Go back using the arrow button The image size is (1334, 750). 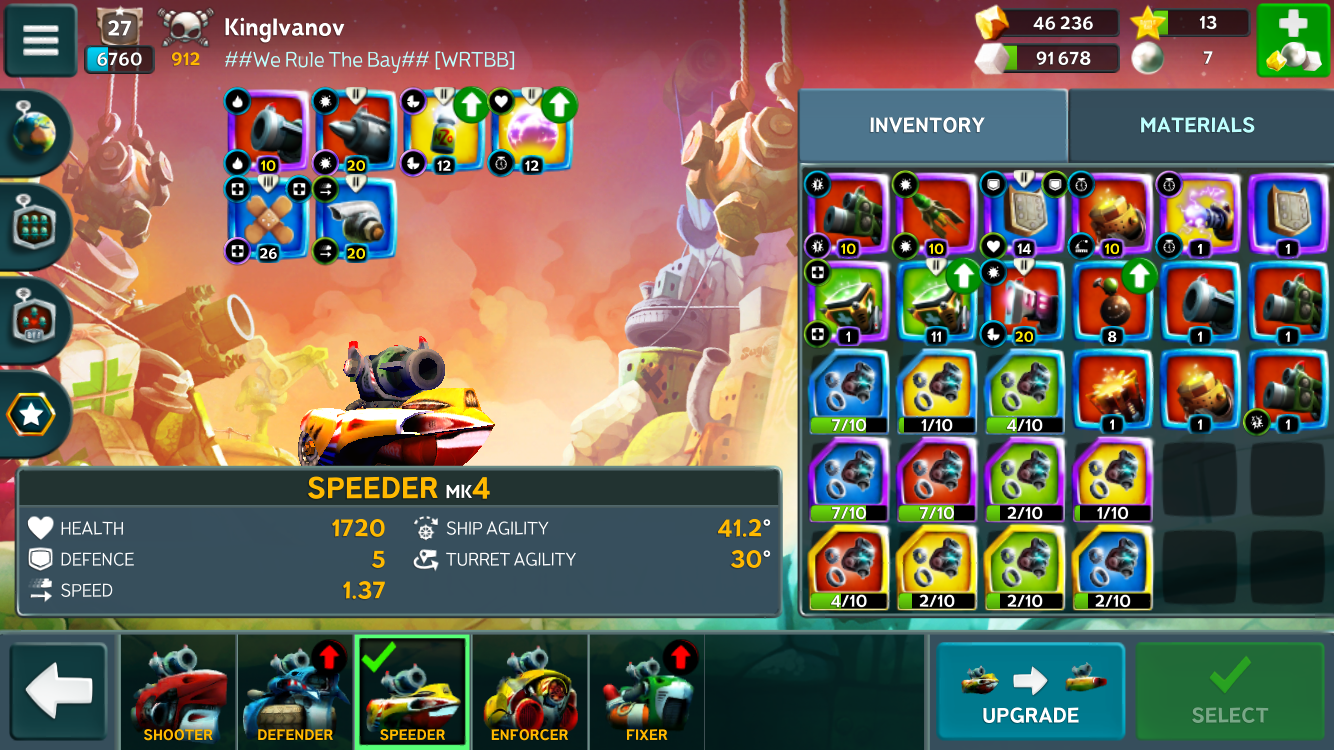[58, 692]
